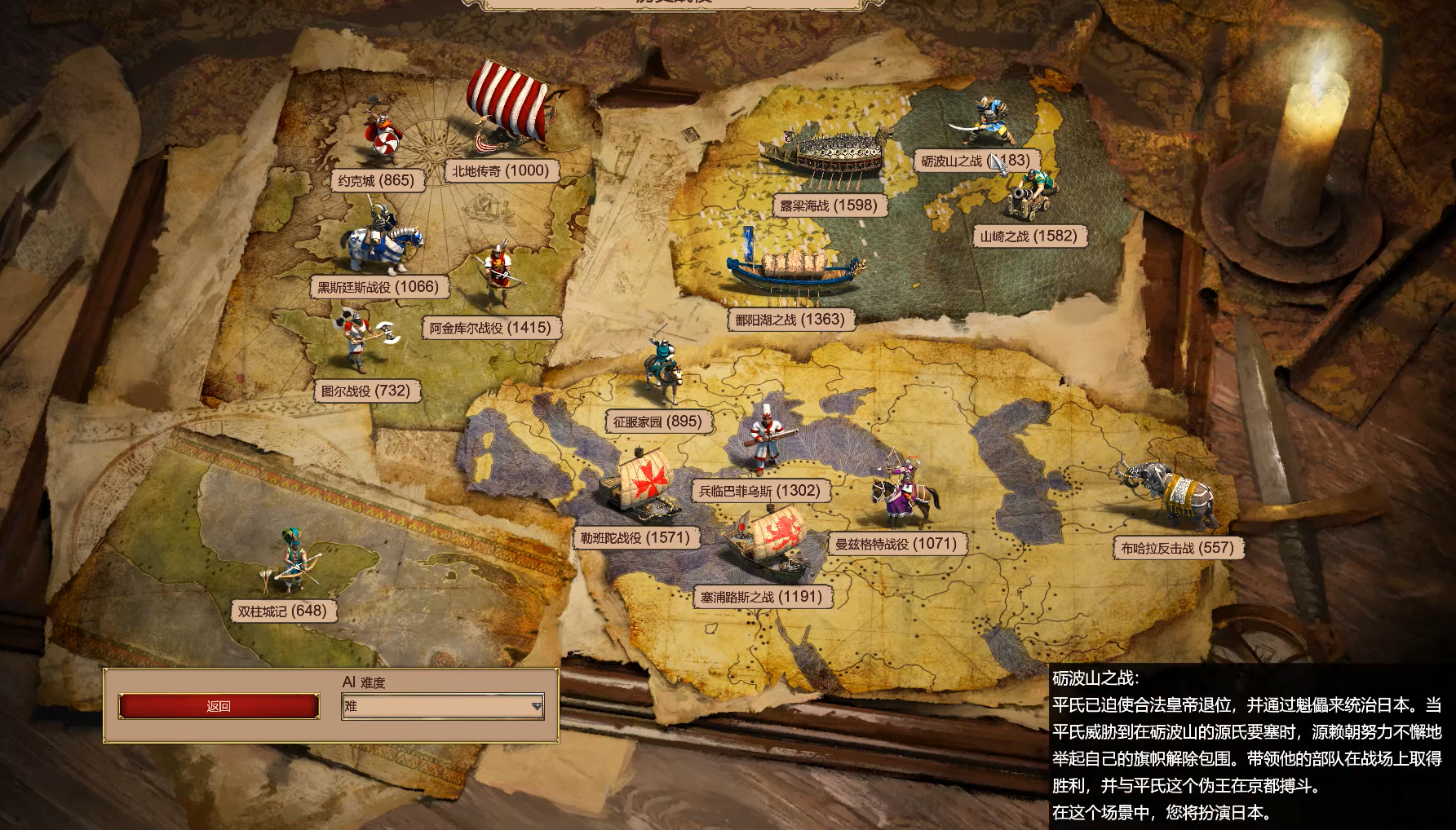The width and height of the screenshot is (1456, 830).
Task: Choose the 山崎之战 (1582) battle
Action: click(1029, 236)
